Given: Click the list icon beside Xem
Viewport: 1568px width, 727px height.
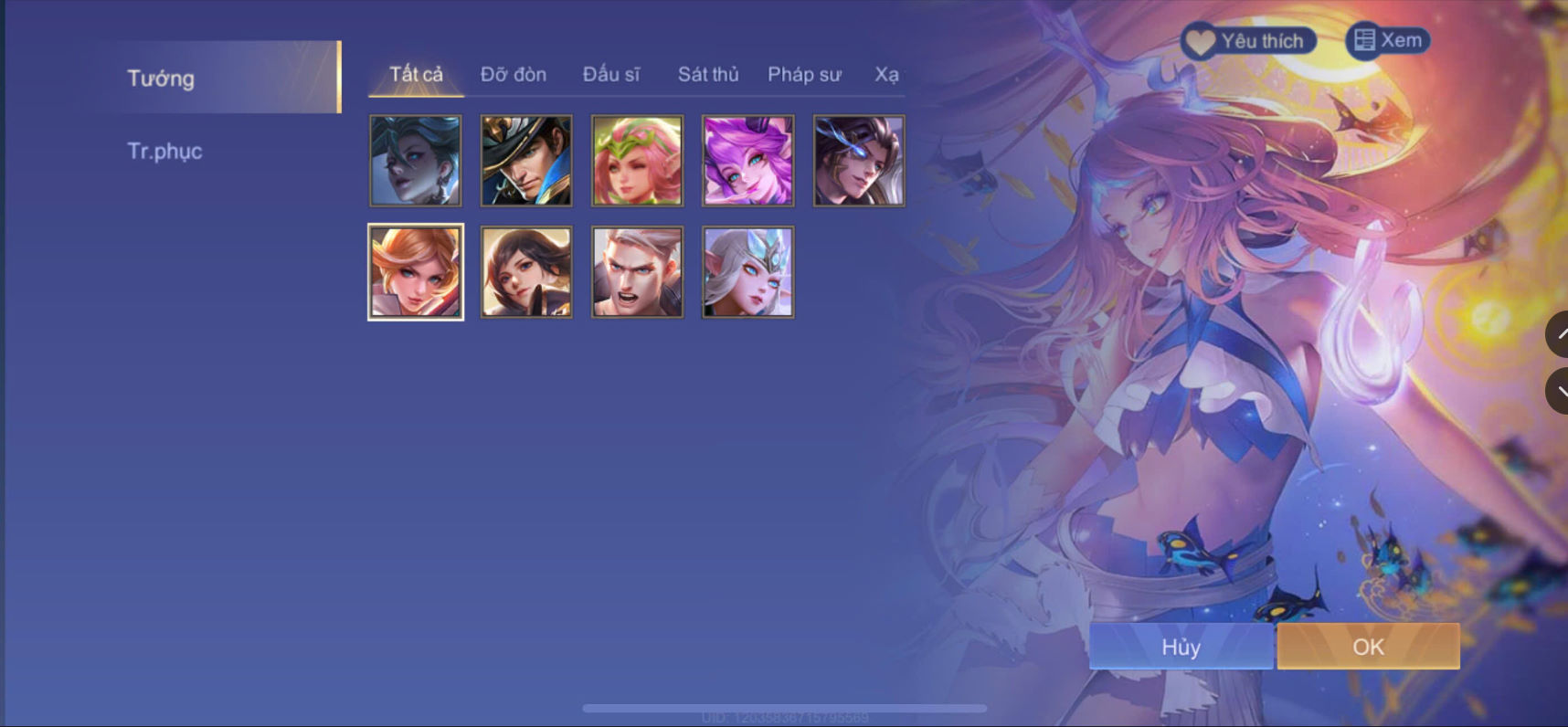Looking at the screenshot, I should [x=1362, y=39].
